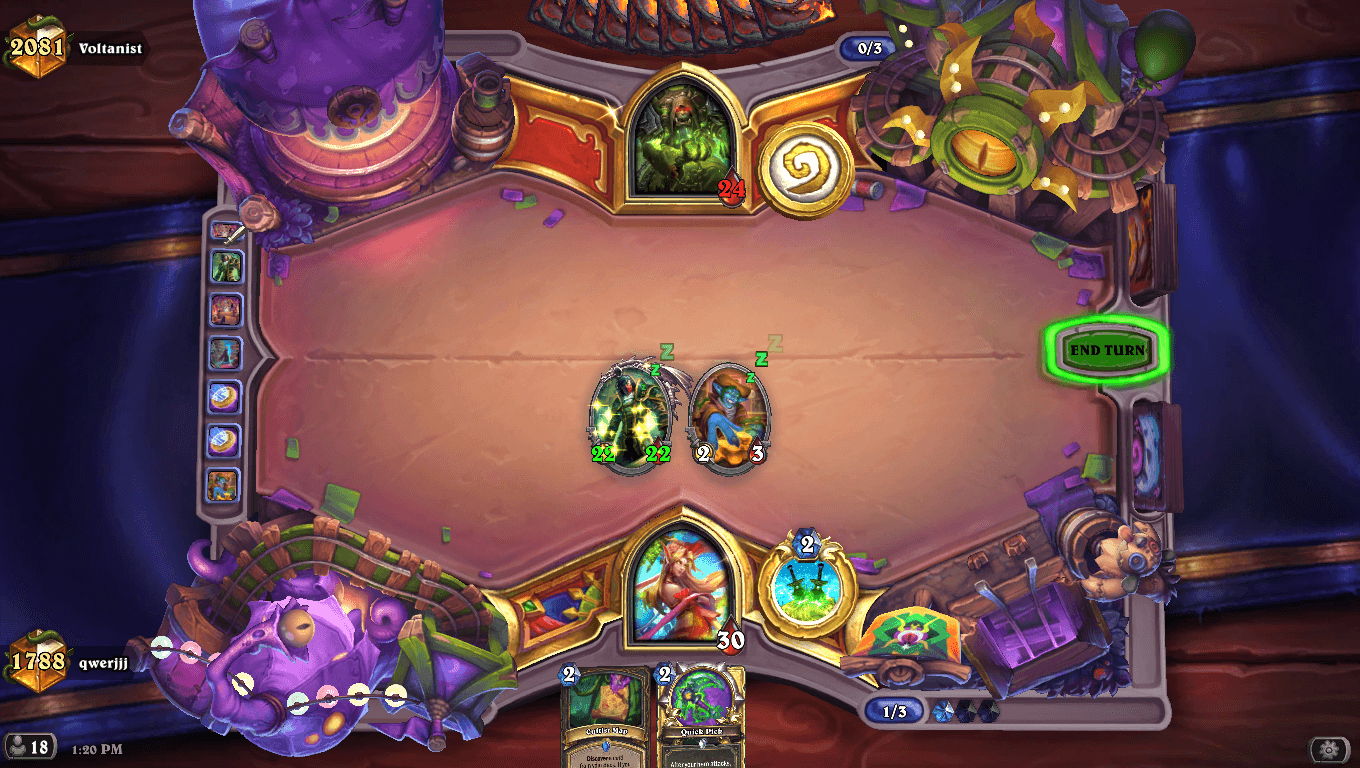Inspect the opponent's swirl hero power
Image resolution: width=1360 pixels, height=768 pixels.
click(x=805, y=169)
